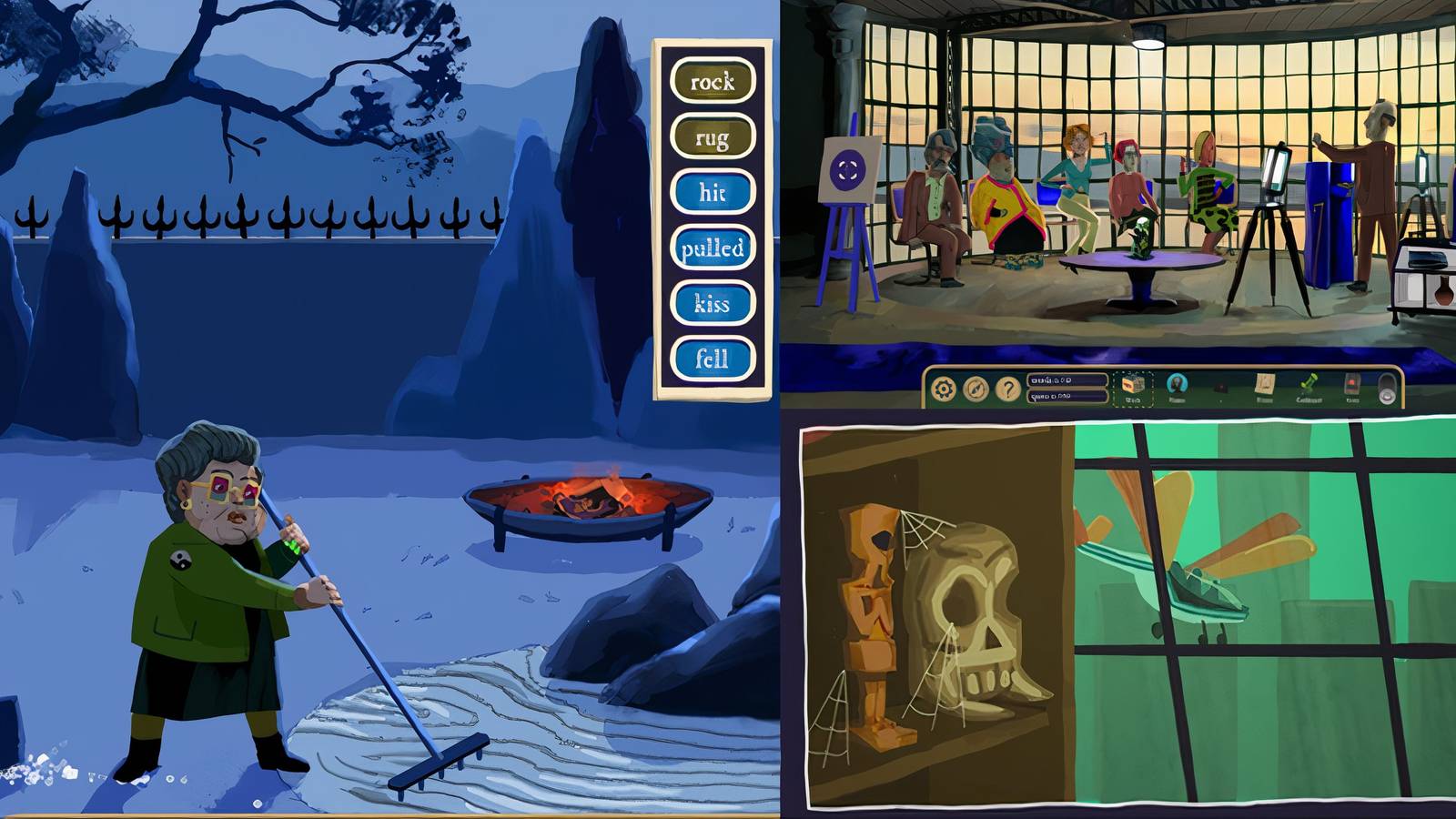Click the lower text field in the toolbar
The width and height of the screenshot is (1456, 819).
[x=1067, y=395]
